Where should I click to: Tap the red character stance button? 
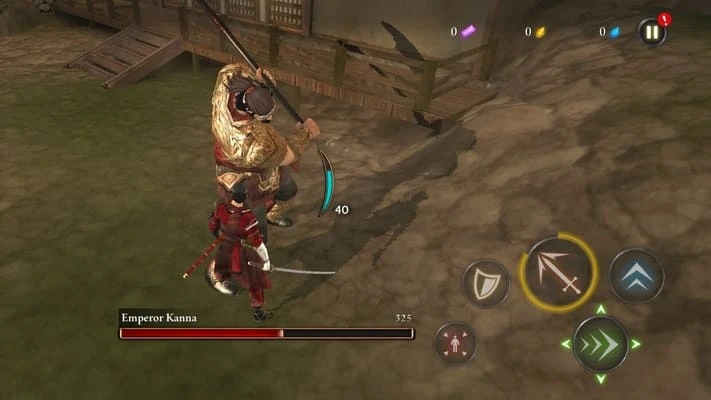pos(455,343)
